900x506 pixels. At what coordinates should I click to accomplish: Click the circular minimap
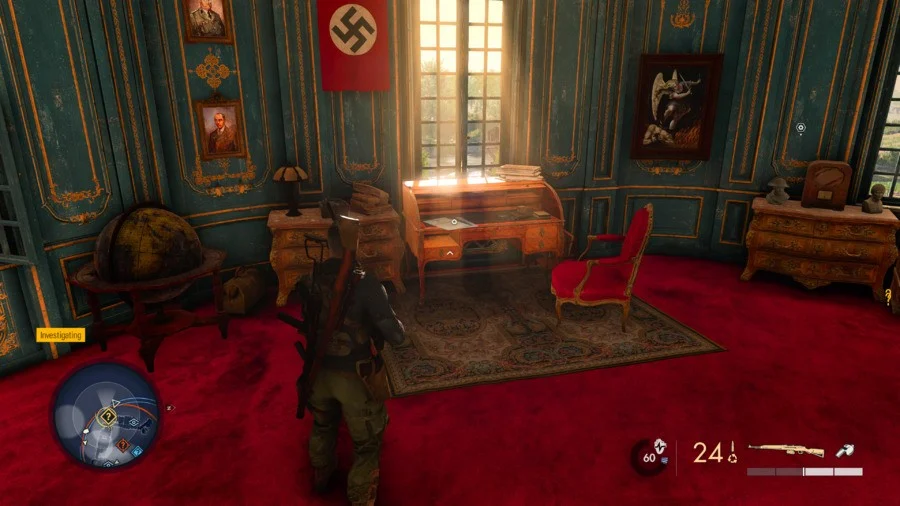pyautogui.click(x=106, y=415)
